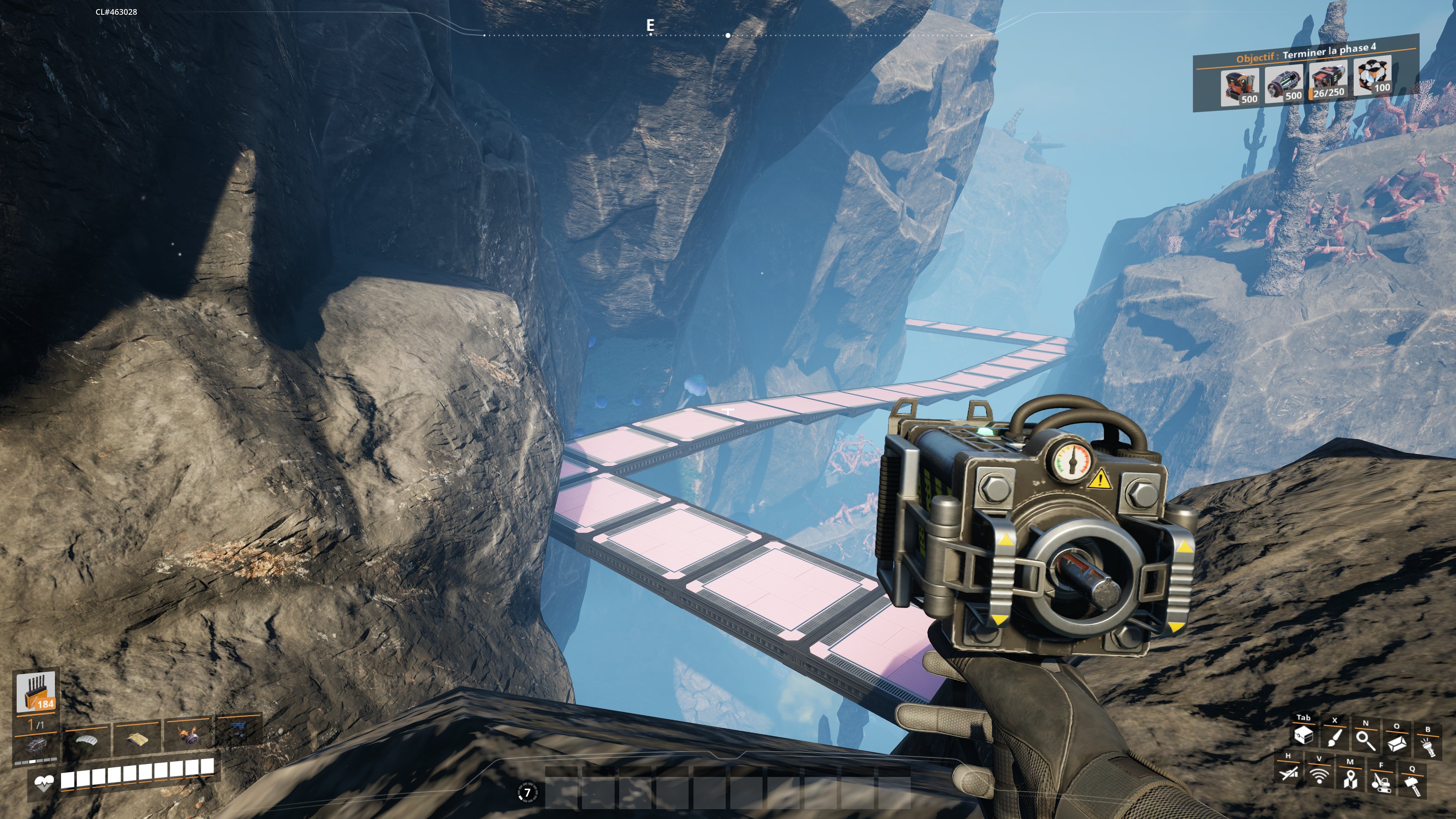Select the yellow folded pack equipment slot

(137, 738)
